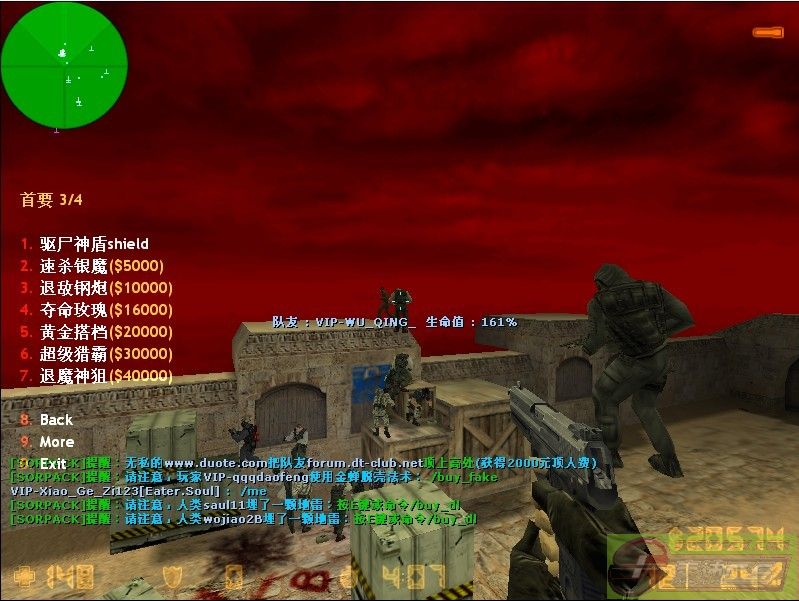Click the green circular radar
The image size is (799, 601).
[64, 65]
